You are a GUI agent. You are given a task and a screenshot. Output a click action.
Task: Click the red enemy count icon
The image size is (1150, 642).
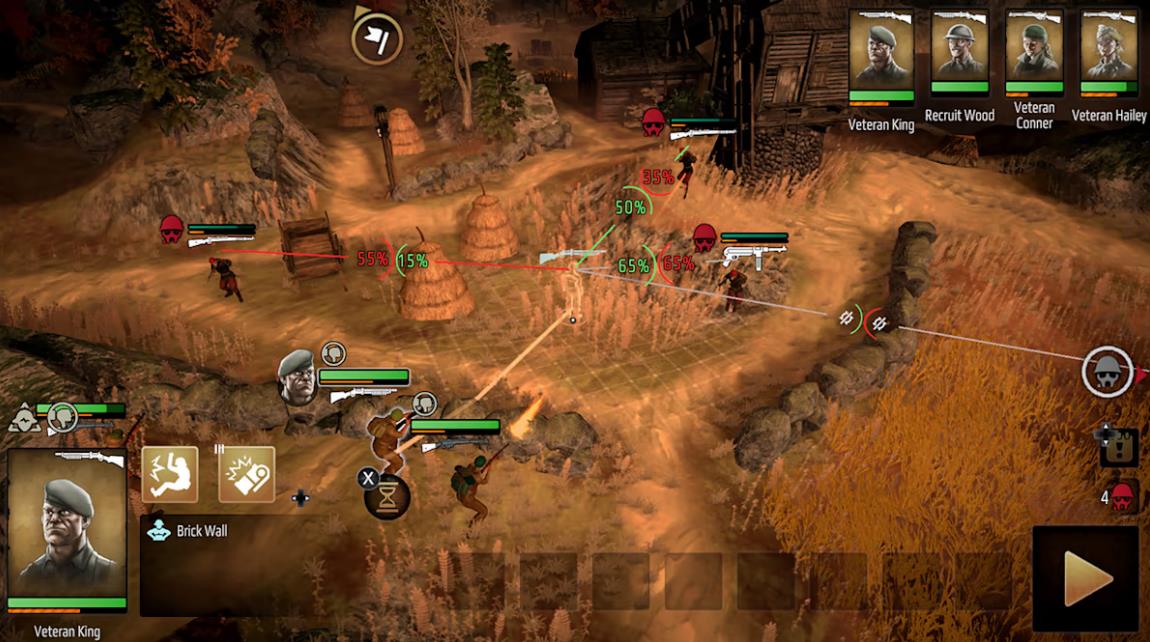(1123, 495)
